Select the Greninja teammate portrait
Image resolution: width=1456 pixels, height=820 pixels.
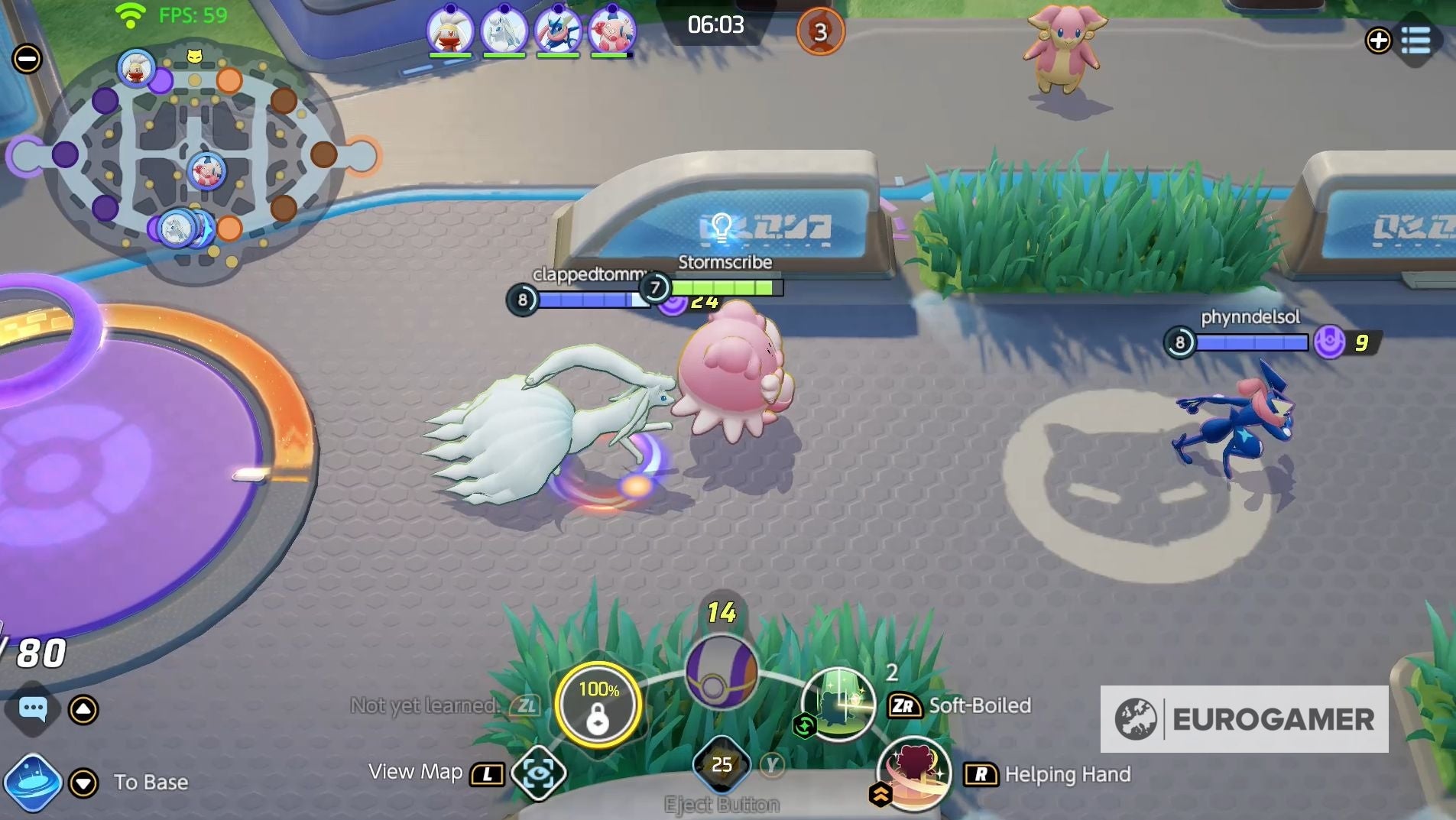tap(559, 31)
